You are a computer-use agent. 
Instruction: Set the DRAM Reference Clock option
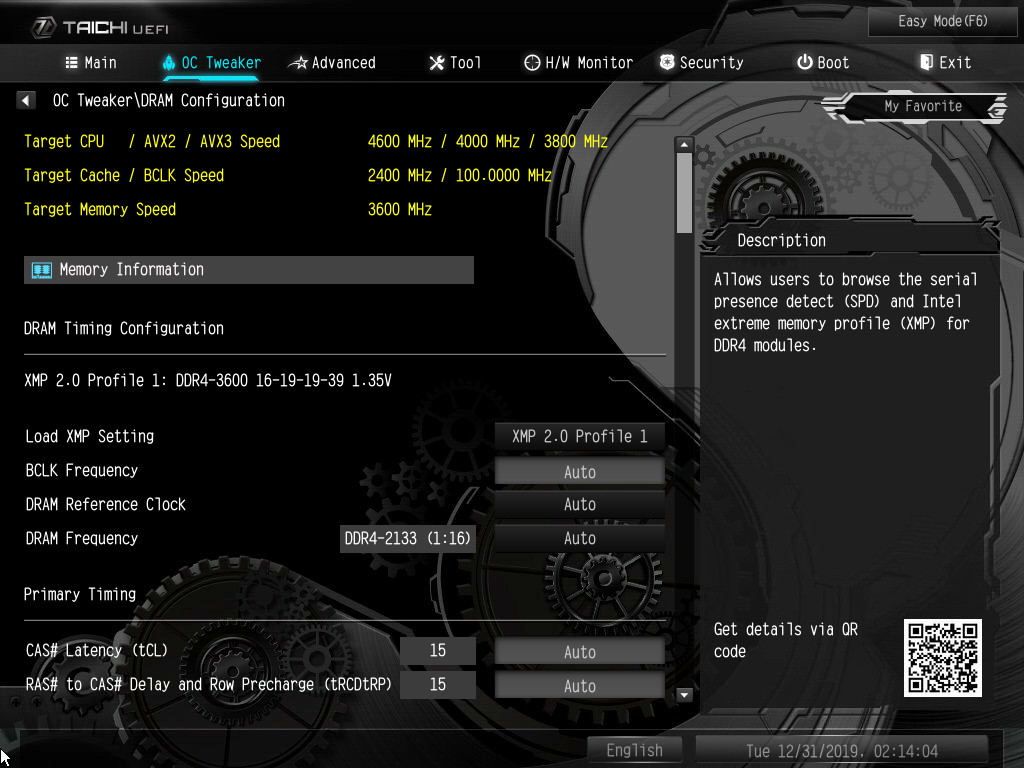pyautogui.click(x=580, y=505)
